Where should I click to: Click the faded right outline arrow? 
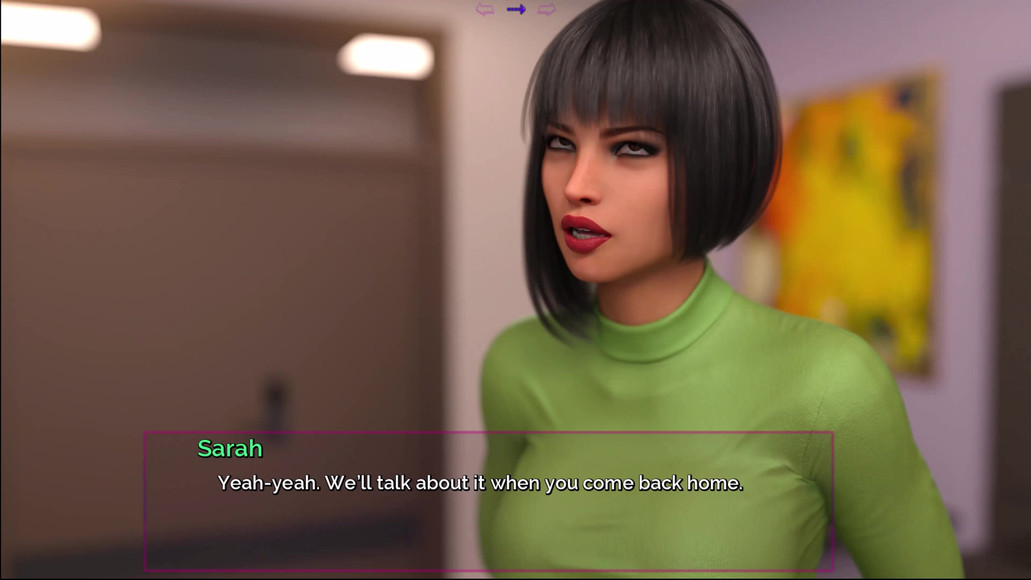546,10
